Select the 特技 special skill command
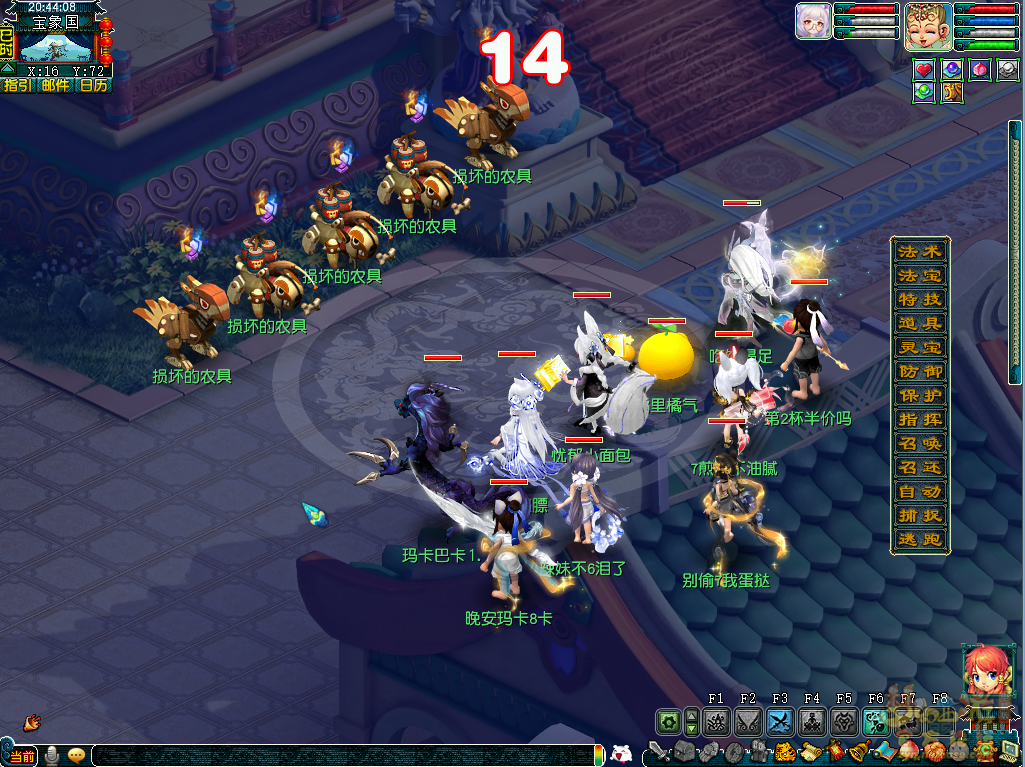Image resolution: width=1025 pixels, height=767 pixels. coord(920,300)
